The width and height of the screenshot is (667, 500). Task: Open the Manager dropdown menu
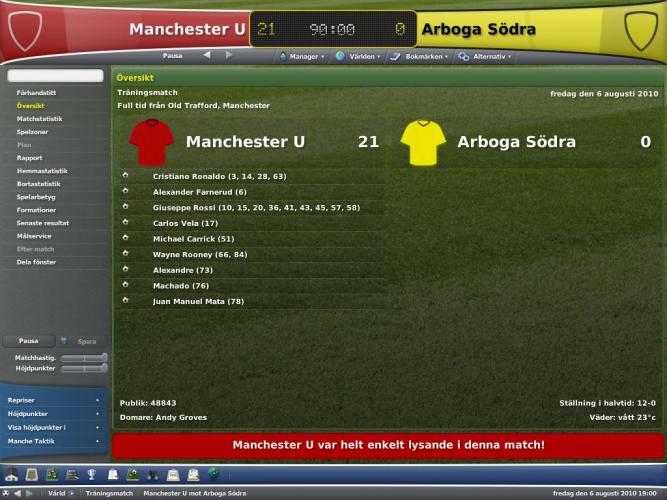point(301,56)
